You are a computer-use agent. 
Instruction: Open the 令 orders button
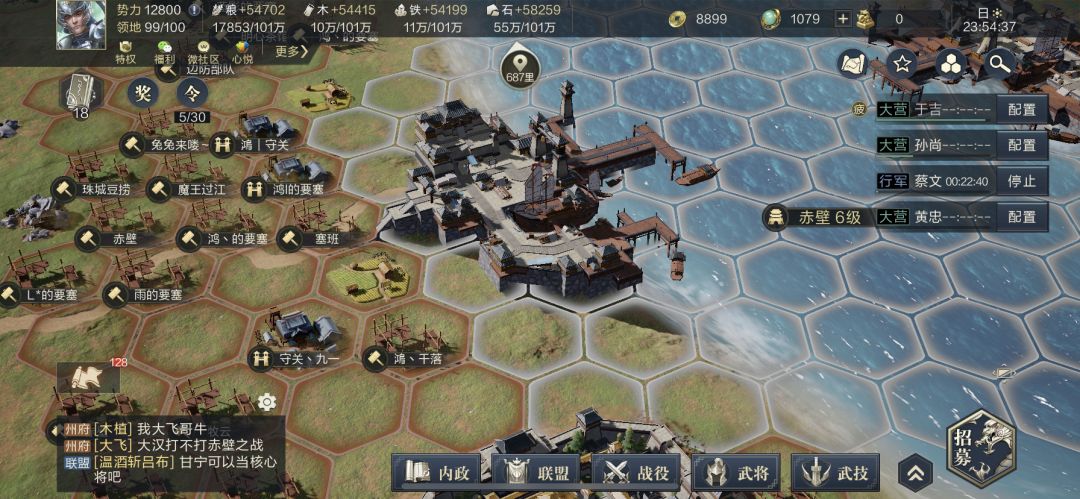pyautogui.click(x=191, y=93)
